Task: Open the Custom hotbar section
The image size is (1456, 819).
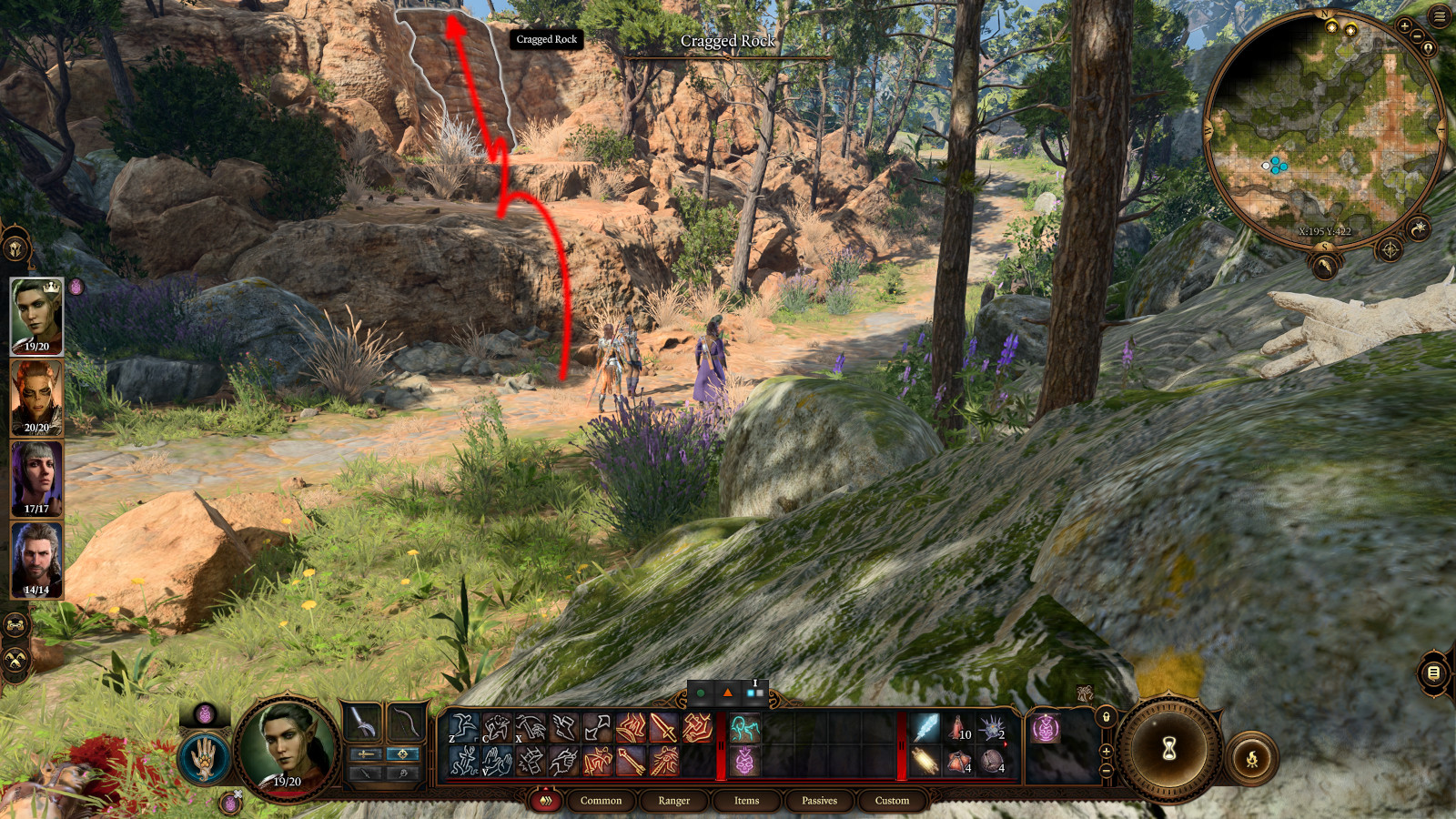Action: click(x=891, y=801)
